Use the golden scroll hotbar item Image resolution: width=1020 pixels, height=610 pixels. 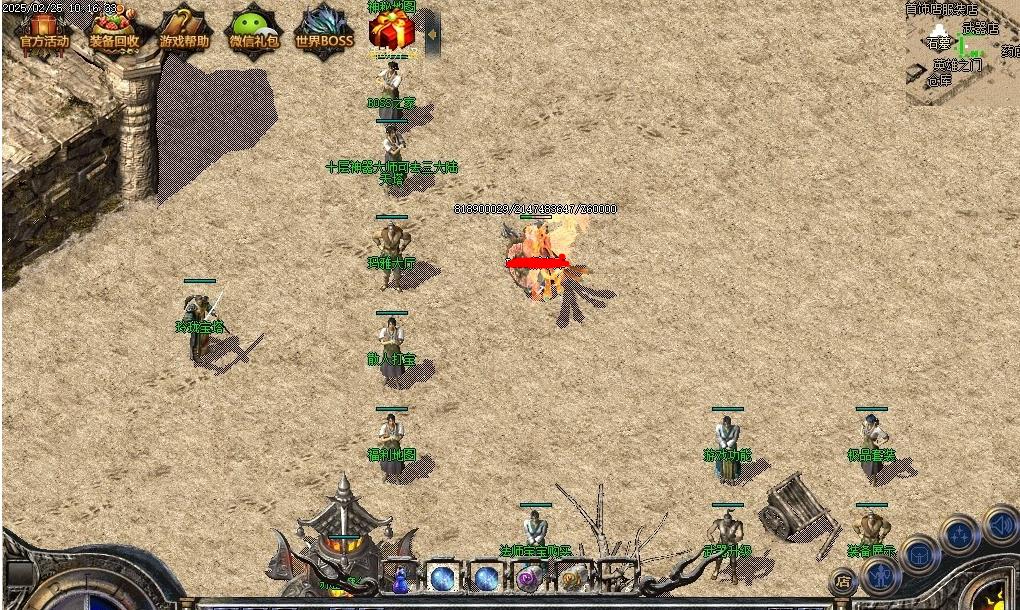point(573,577)
